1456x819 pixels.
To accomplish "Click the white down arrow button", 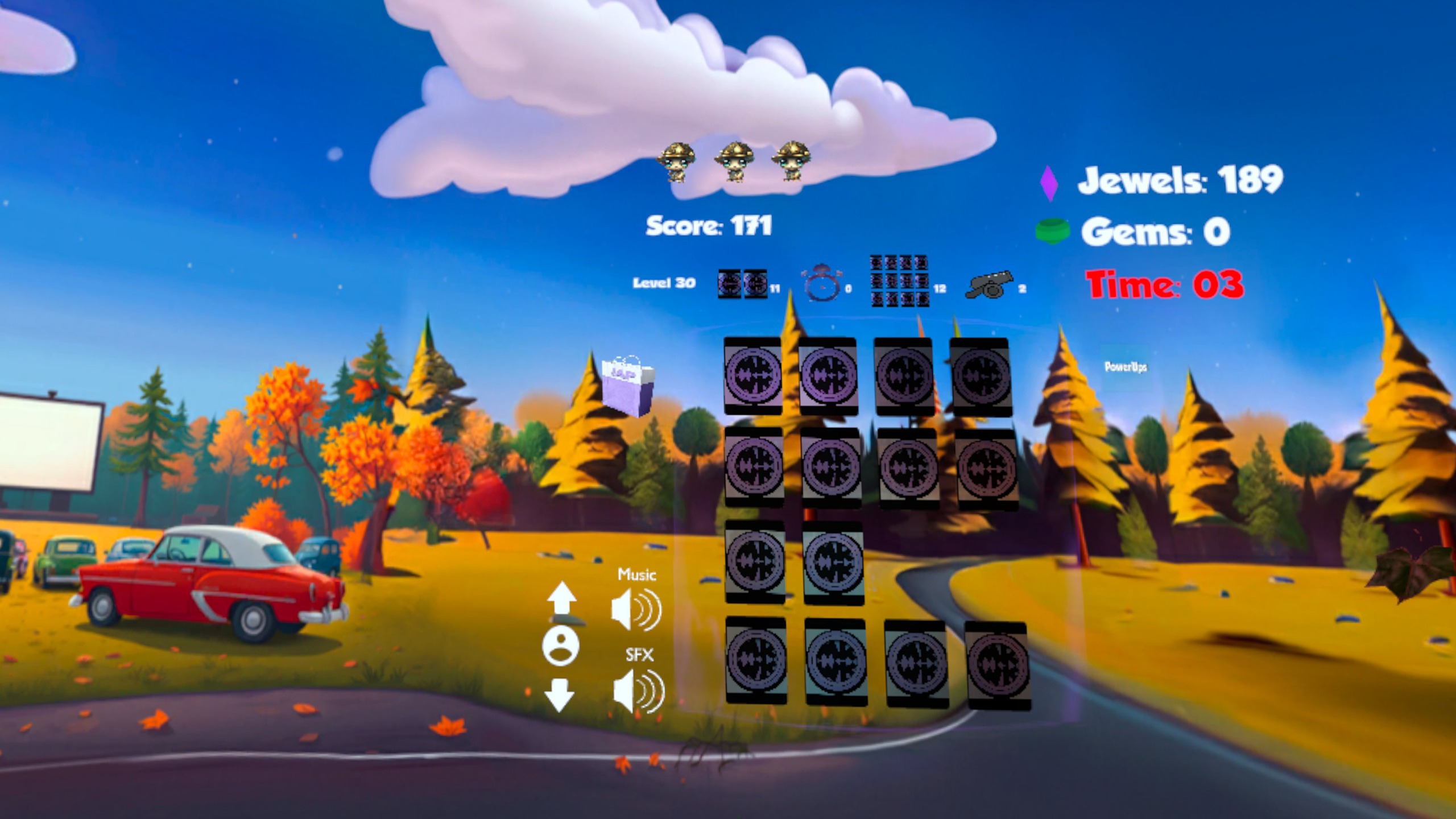I will point(559,695).
